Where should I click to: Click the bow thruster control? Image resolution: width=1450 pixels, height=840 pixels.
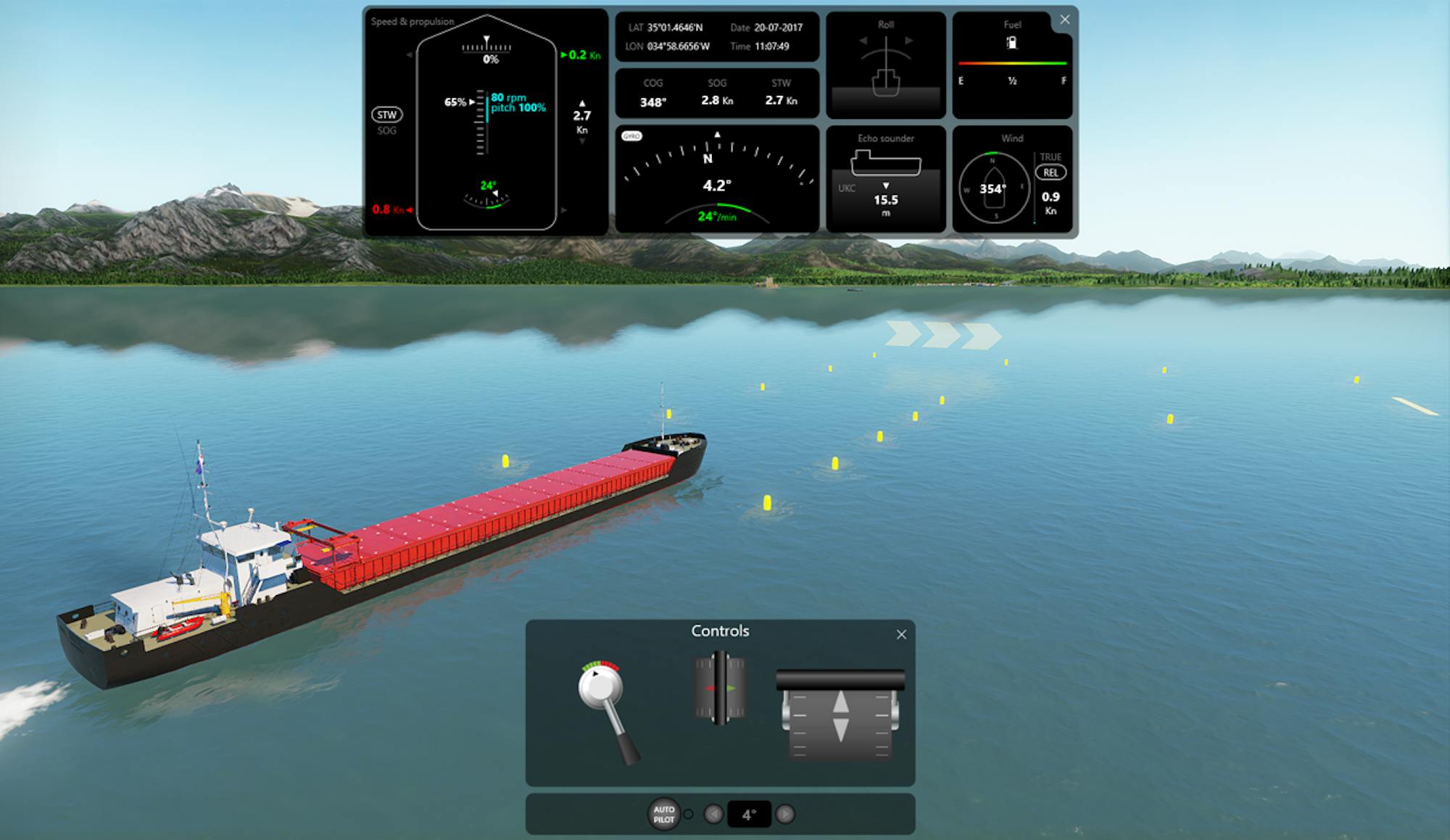click(x=720, y=688)
